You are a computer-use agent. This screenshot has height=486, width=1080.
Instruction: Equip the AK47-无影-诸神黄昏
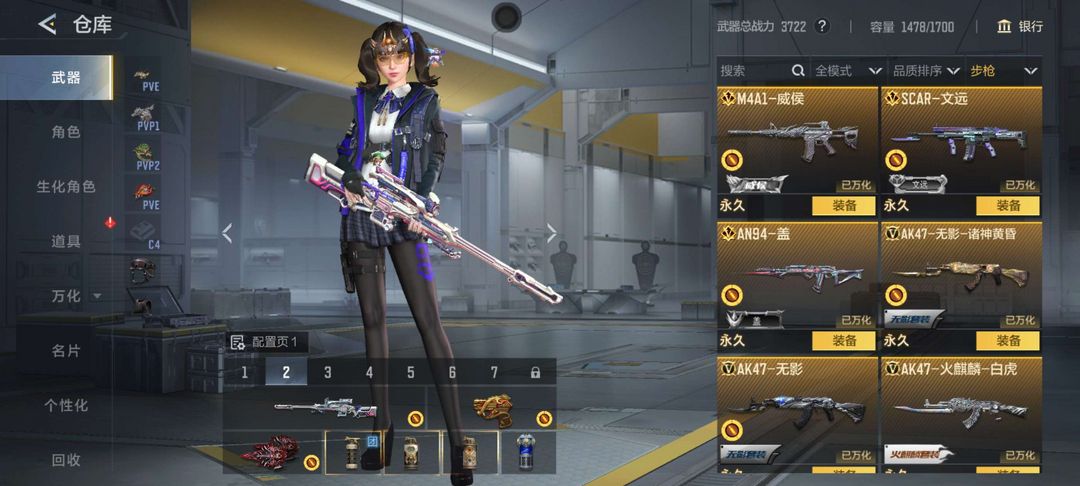click(x=1008, y=341)
